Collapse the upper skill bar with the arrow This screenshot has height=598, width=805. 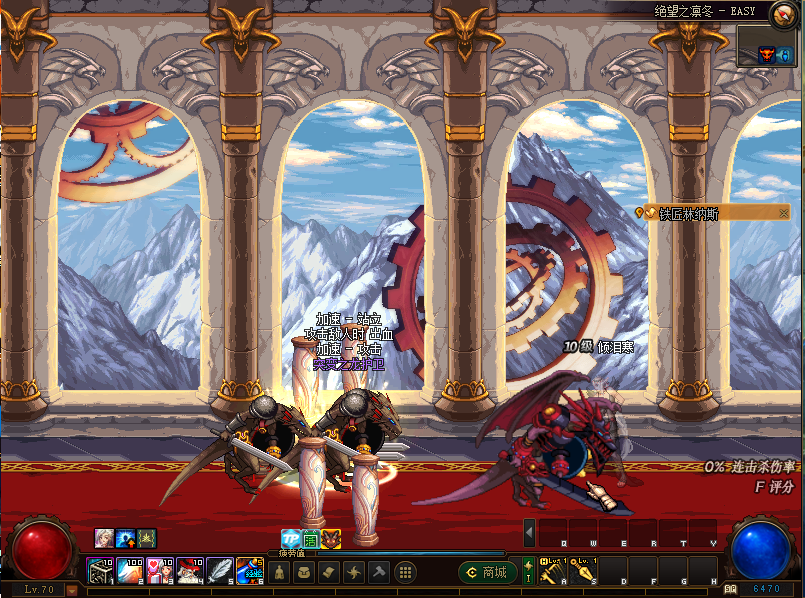click(x=530, y=531)
